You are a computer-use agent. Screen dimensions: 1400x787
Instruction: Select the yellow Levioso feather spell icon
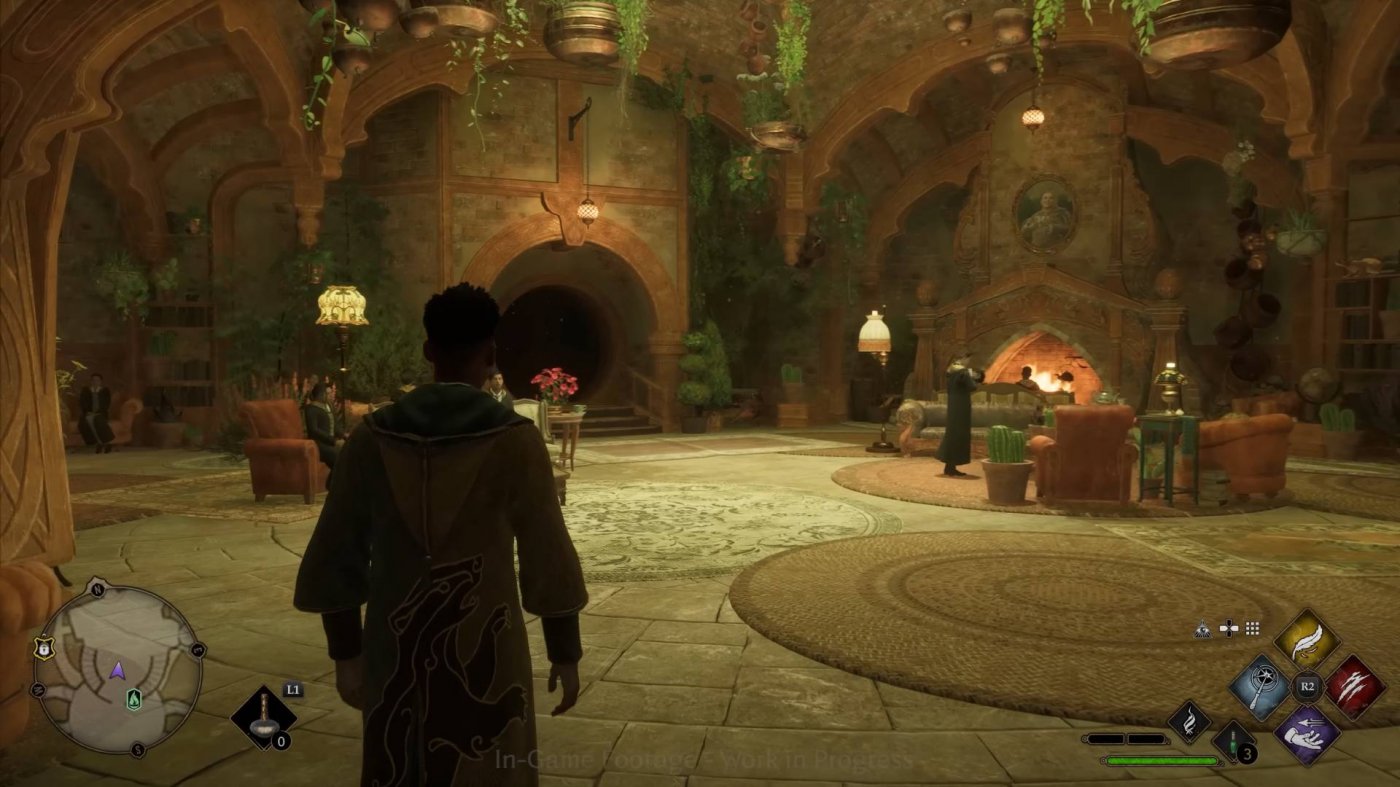click(1308, 639)
